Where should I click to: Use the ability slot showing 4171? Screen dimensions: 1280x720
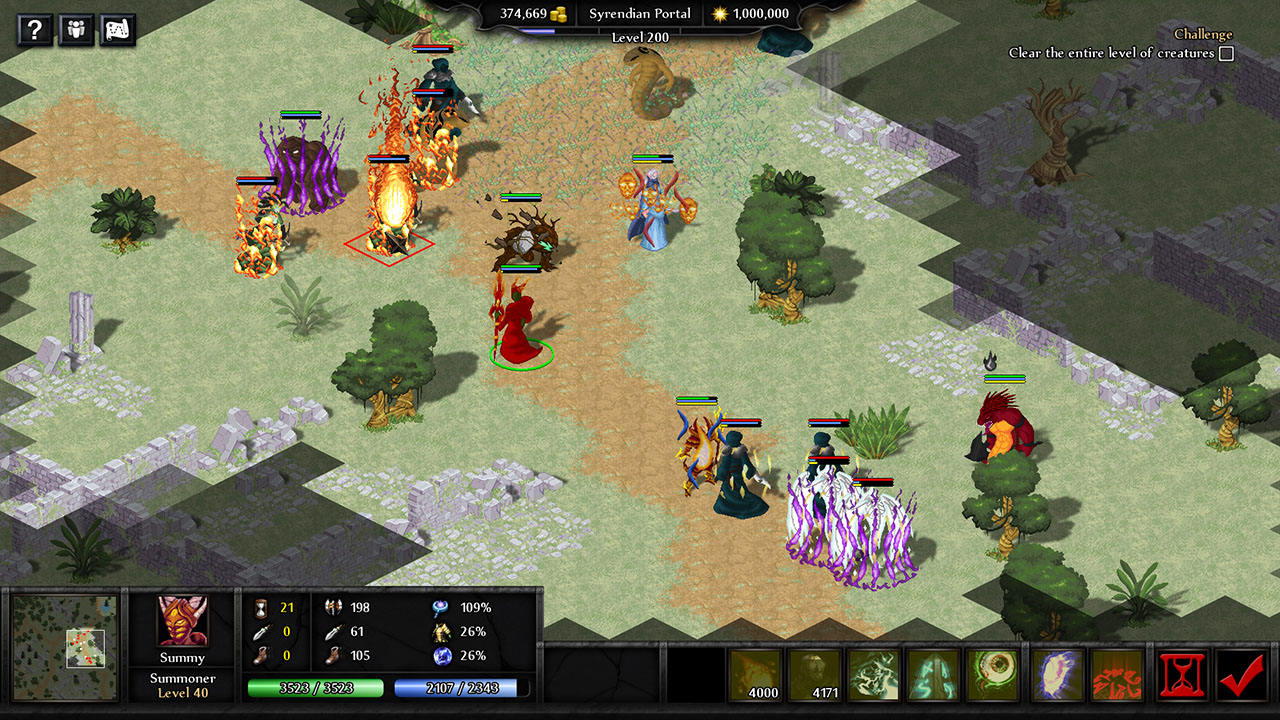tap(816, 675)
